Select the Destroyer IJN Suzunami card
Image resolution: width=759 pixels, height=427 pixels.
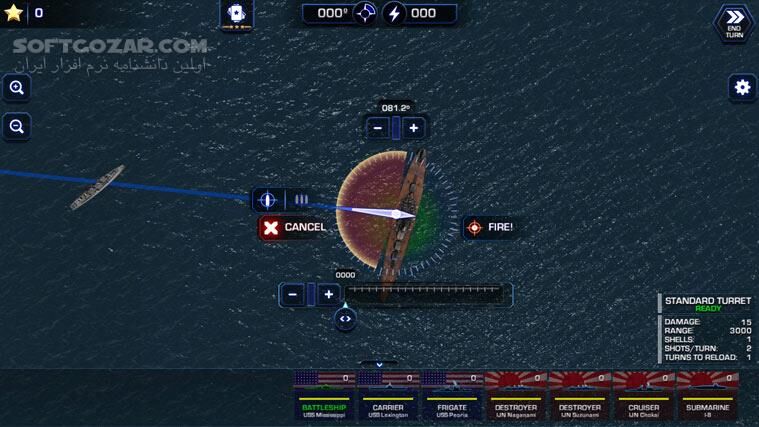[580, 394]
